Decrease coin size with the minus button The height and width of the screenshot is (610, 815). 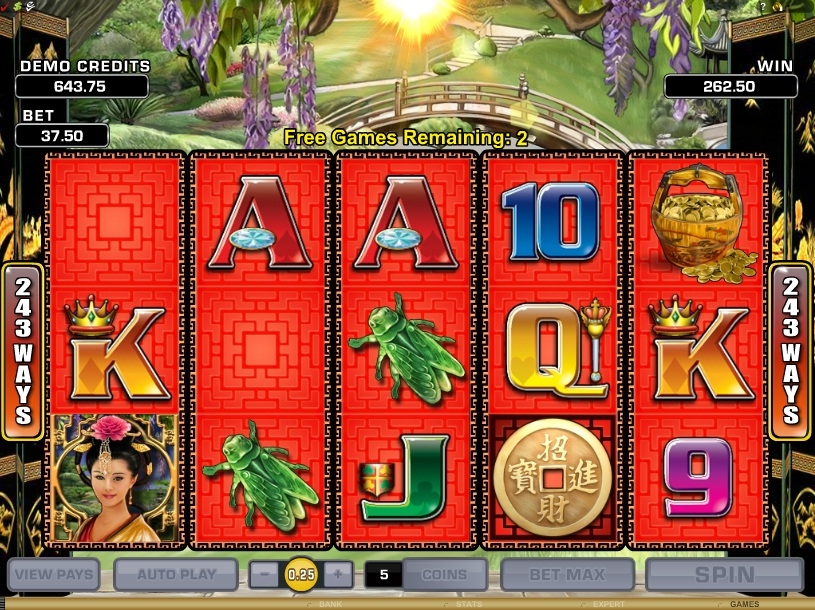[263, 575]
